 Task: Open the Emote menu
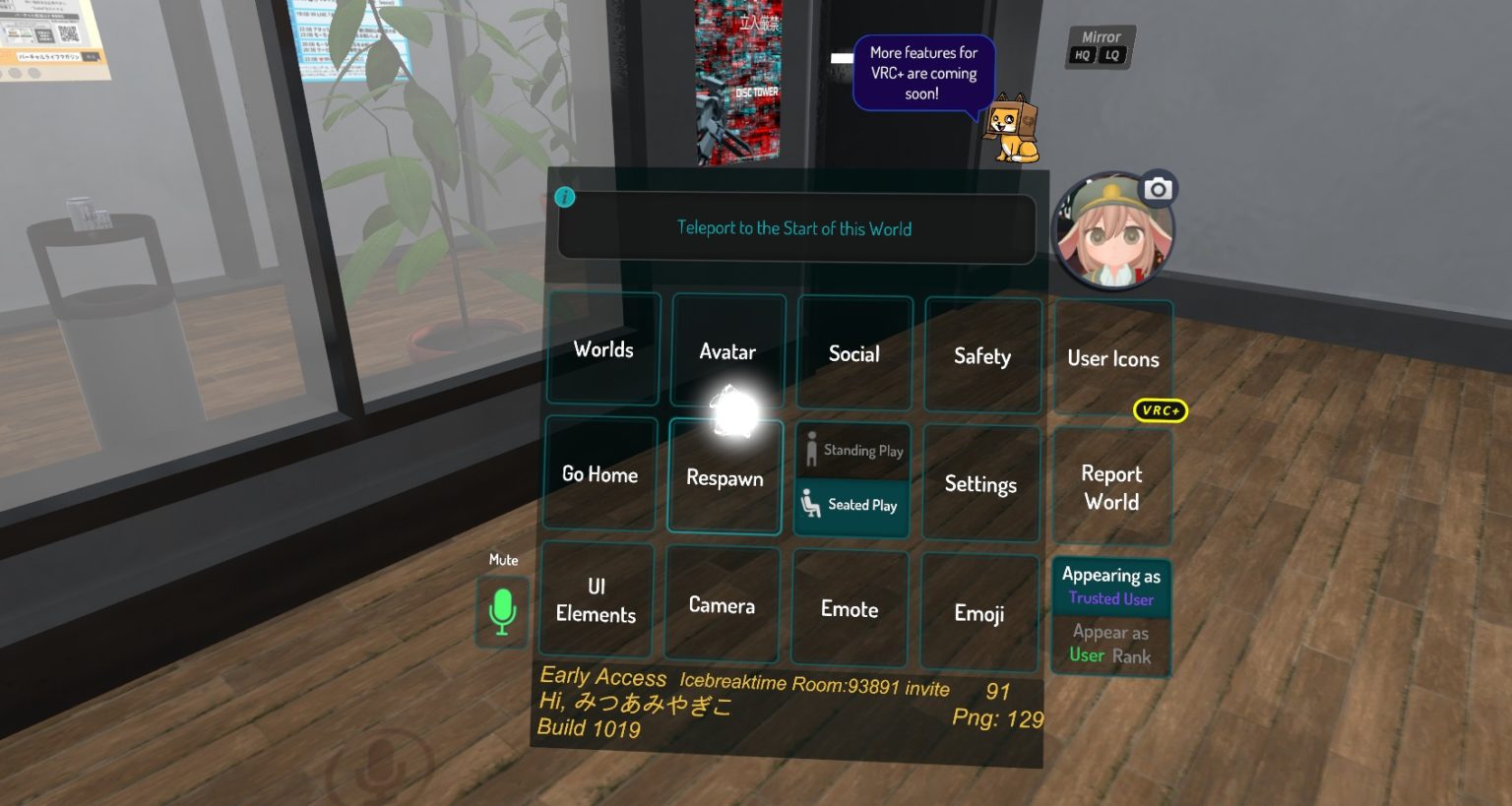click(849, 609)
